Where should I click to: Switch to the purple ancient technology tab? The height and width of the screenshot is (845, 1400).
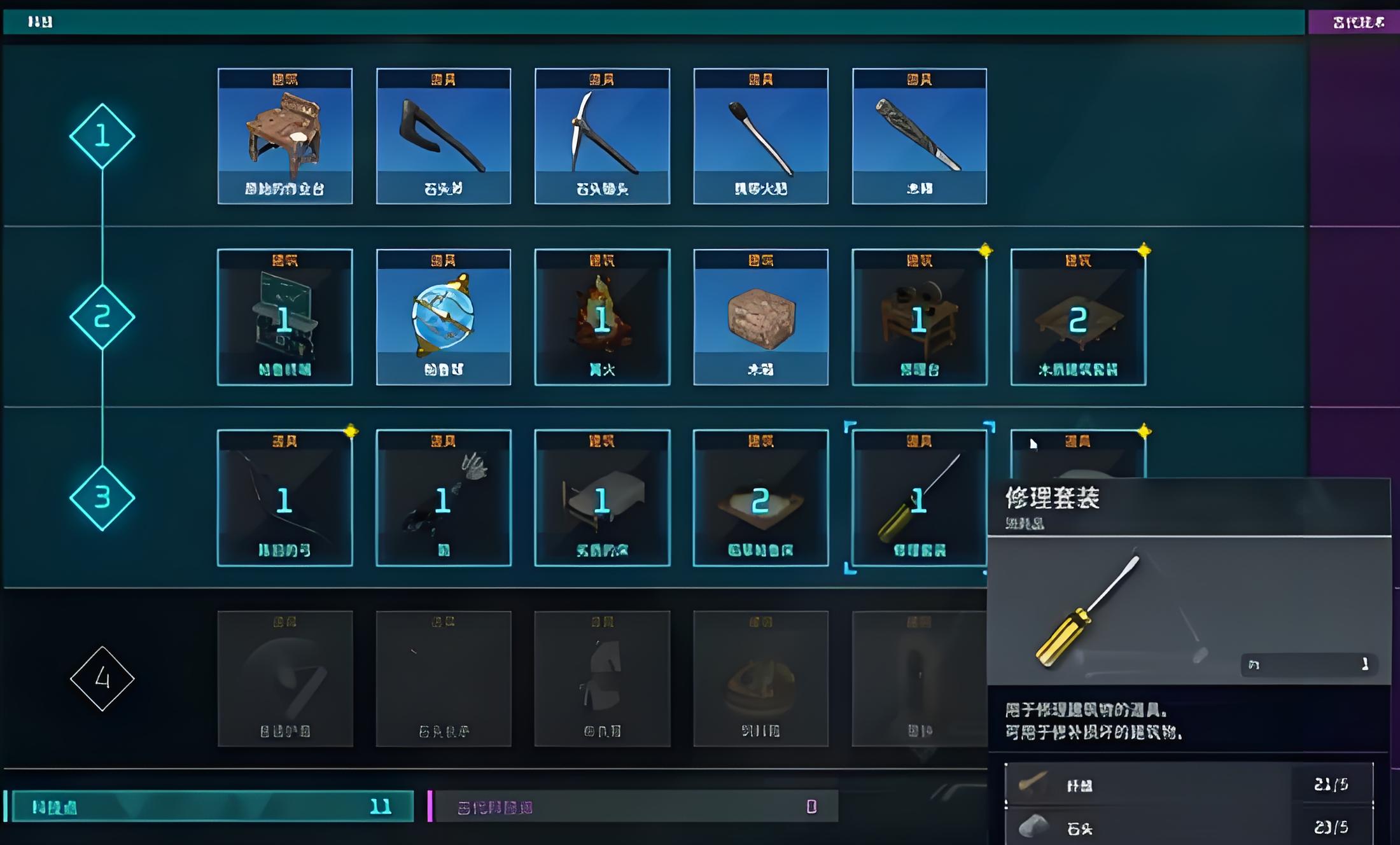[x=1354, y=22]
